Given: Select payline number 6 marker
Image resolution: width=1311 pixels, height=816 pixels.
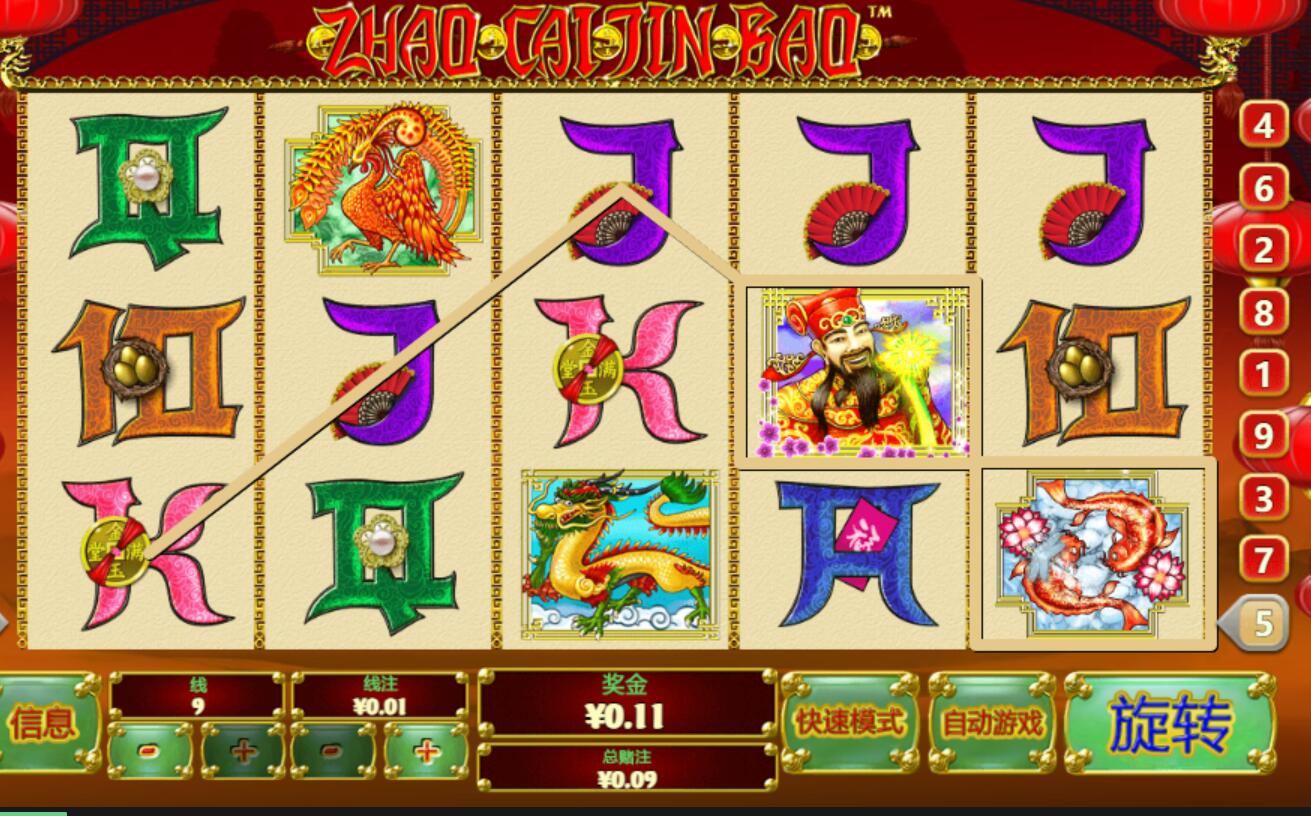Looking at the screenshot, I should (1264, 188).
